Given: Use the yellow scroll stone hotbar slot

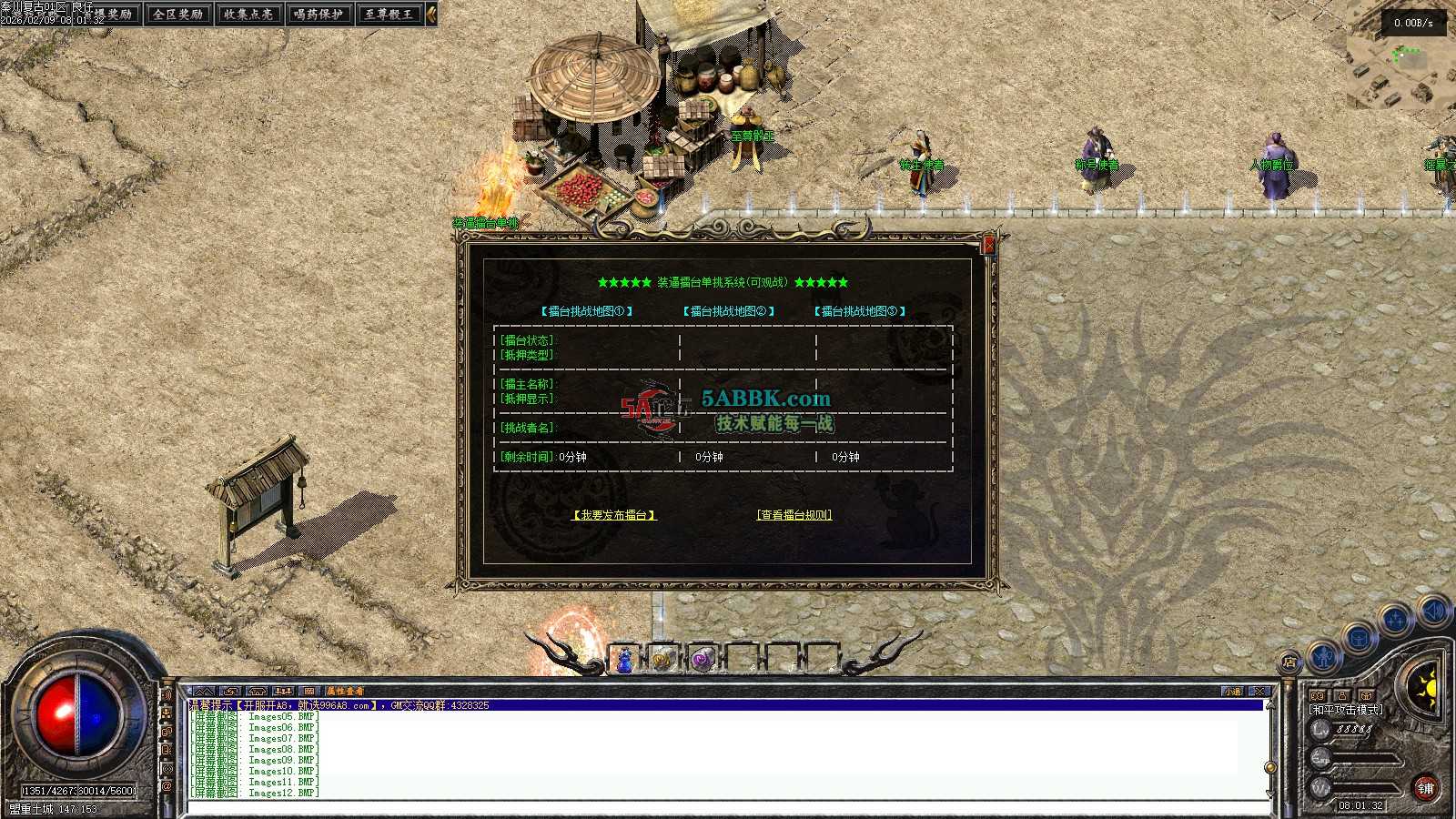Looking at the screenshot, I should [x=662, y=659].
